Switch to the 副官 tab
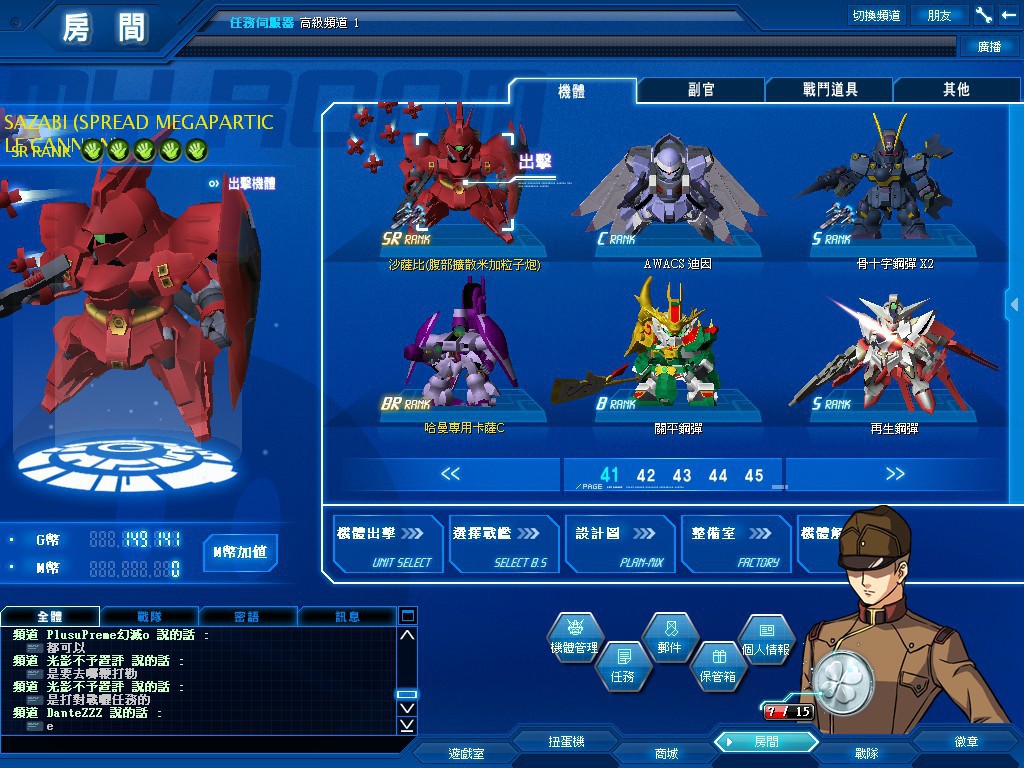1024x768 pixels. coord(701,90)
